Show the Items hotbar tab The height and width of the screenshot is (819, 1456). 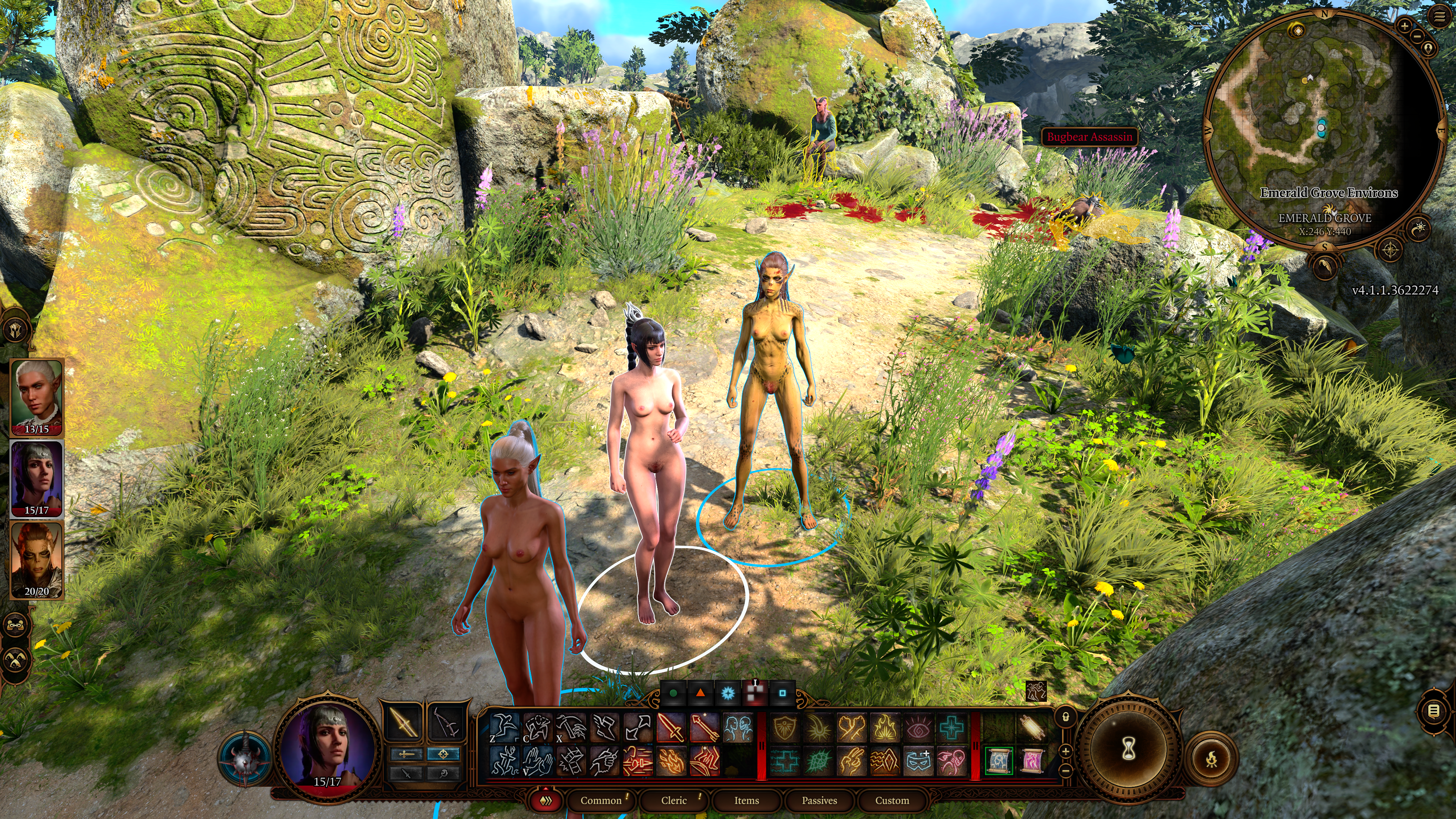click(x=746, y=800)
